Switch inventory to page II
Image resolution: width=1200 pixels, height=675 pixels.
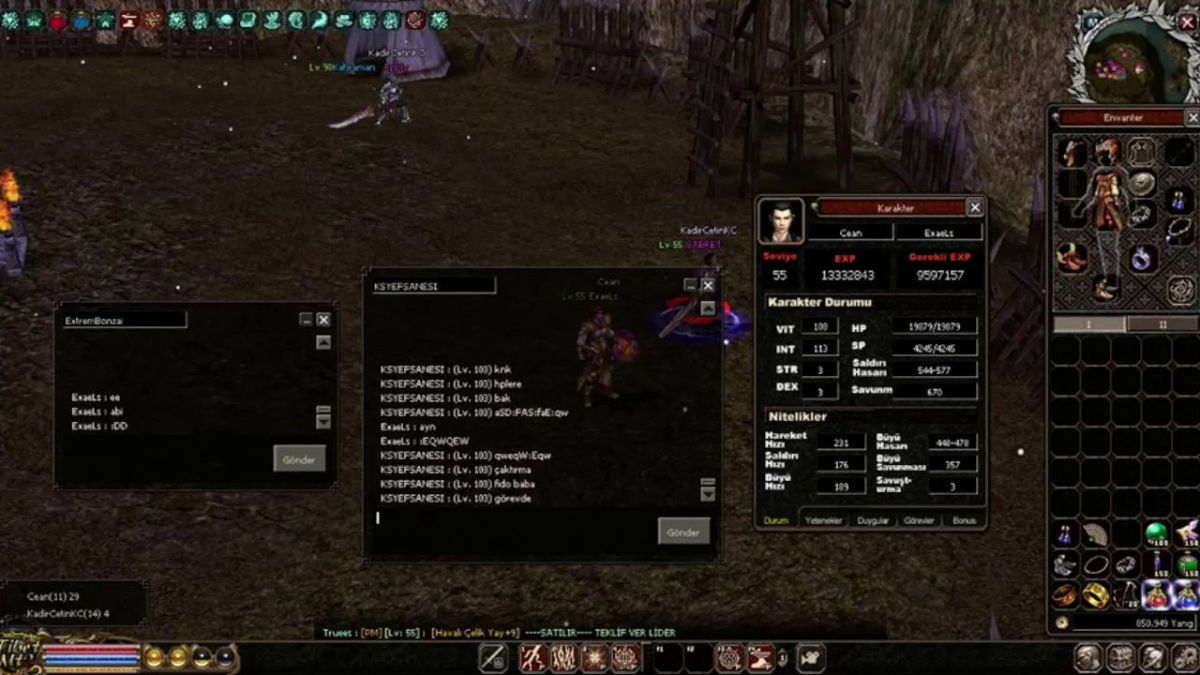coord(1162,324)
